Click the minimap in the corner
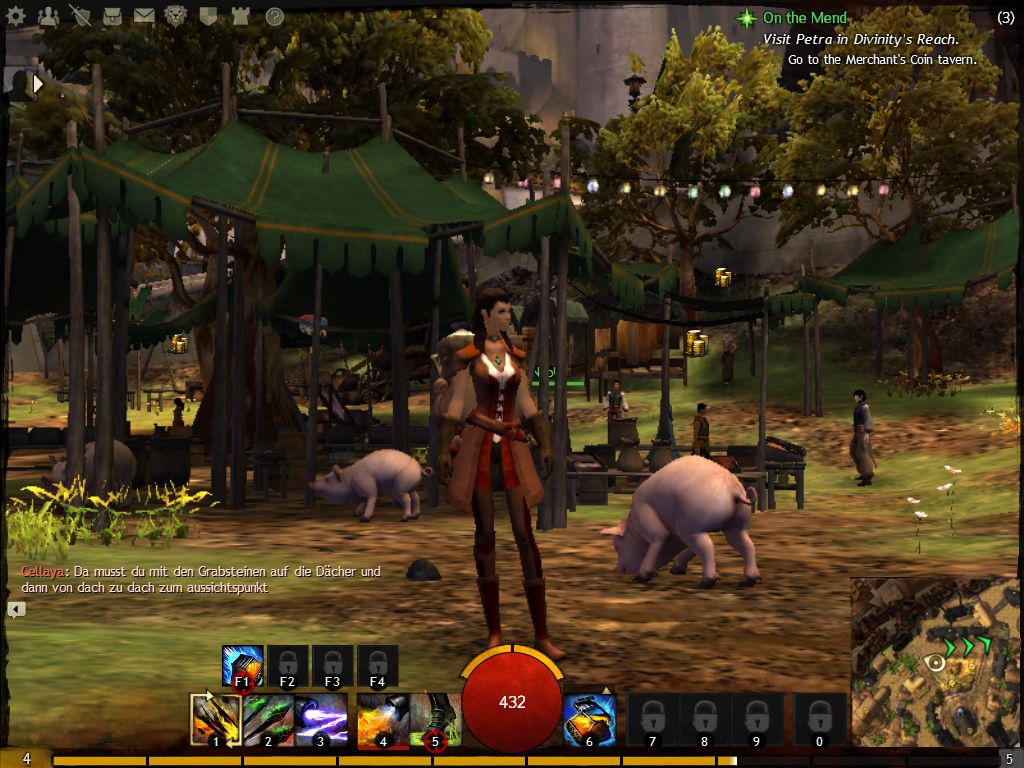Screen dimensions: 1024x768 [x=936, y=662]
